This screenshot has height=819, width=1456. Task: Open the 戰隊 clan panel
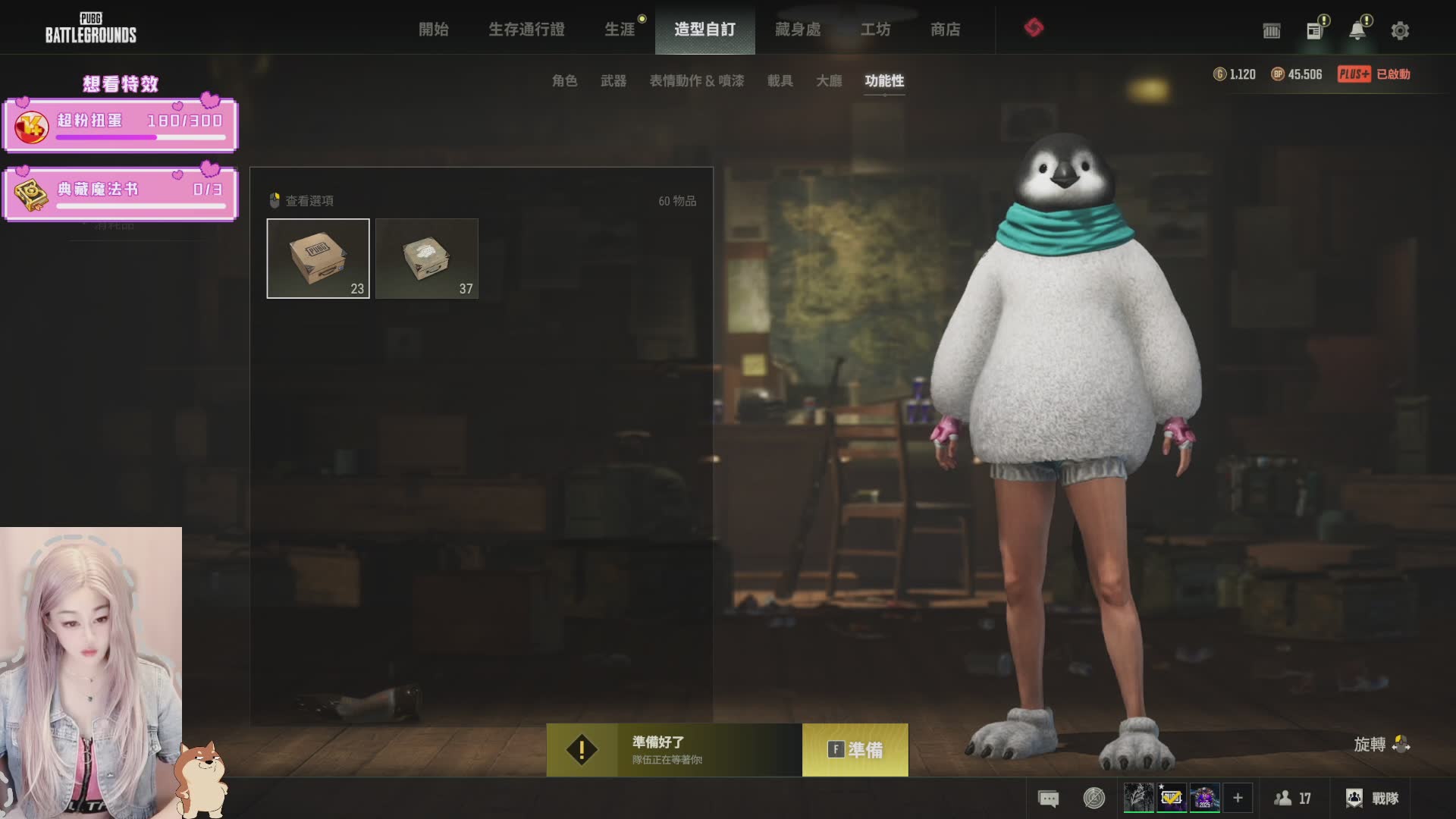tap(1372, 799)
